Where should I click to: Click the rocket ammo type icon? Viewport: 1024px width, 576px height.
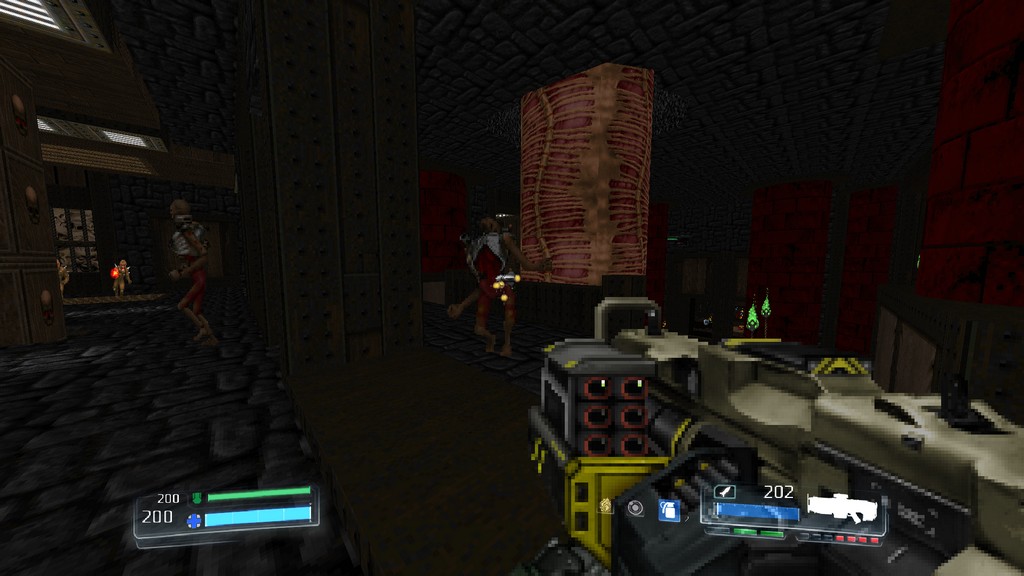tap(725, 492)
